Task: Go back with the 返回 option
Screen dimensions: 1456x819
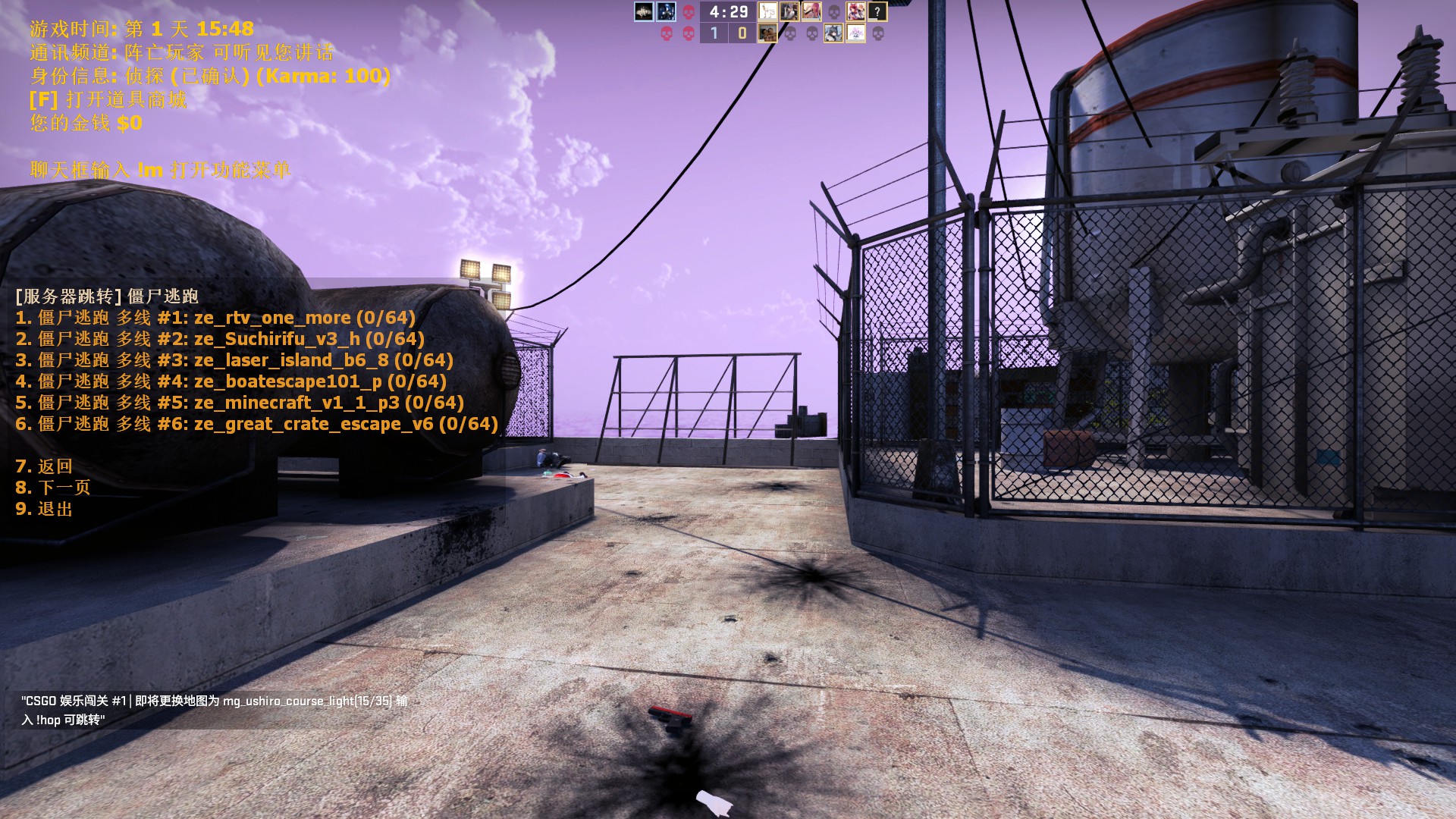Action: [x=44, y=466]
